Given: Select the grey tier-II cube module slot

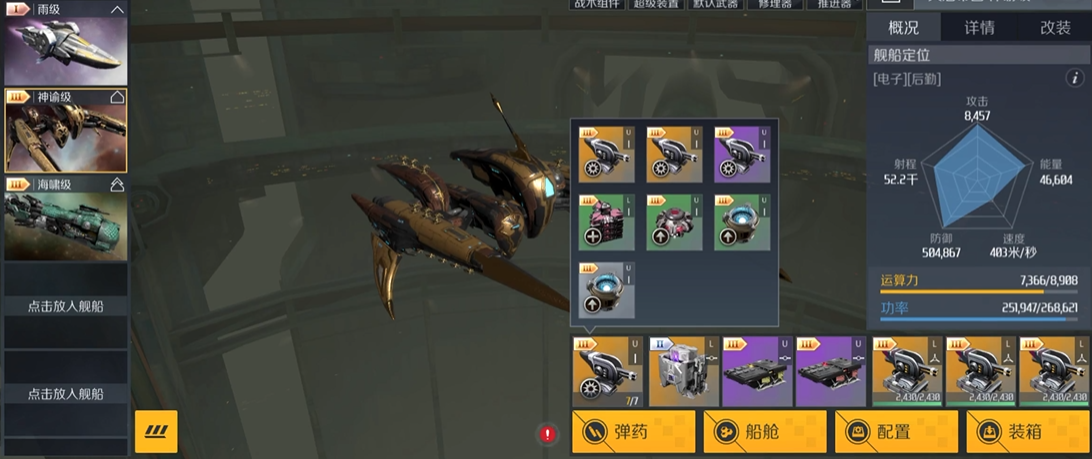Looking at the screenshot, I should 683,371.
